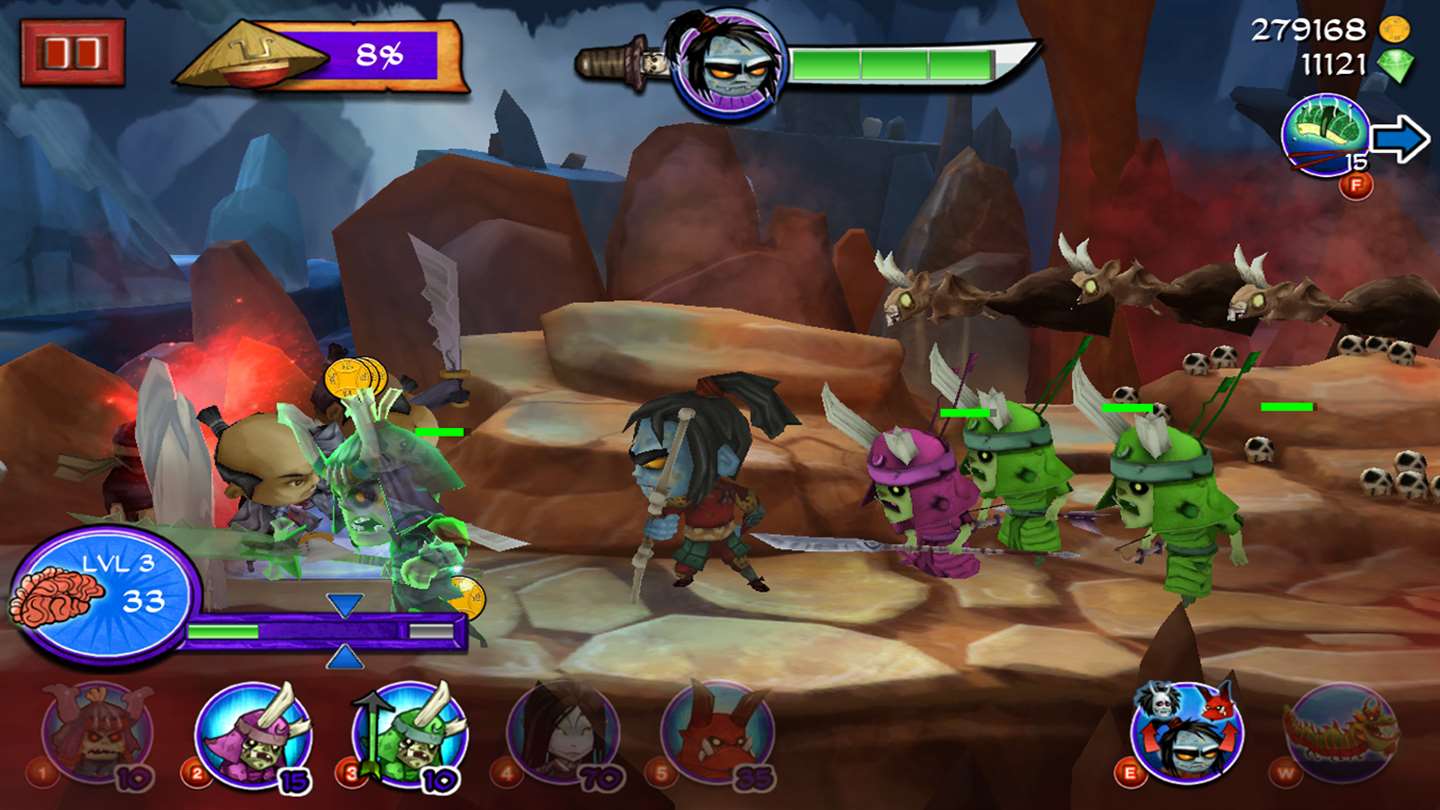Summon the red horned oni costing 35
Screen dimensions: 1440x810
pyautogui.click(x=718, y=734)
